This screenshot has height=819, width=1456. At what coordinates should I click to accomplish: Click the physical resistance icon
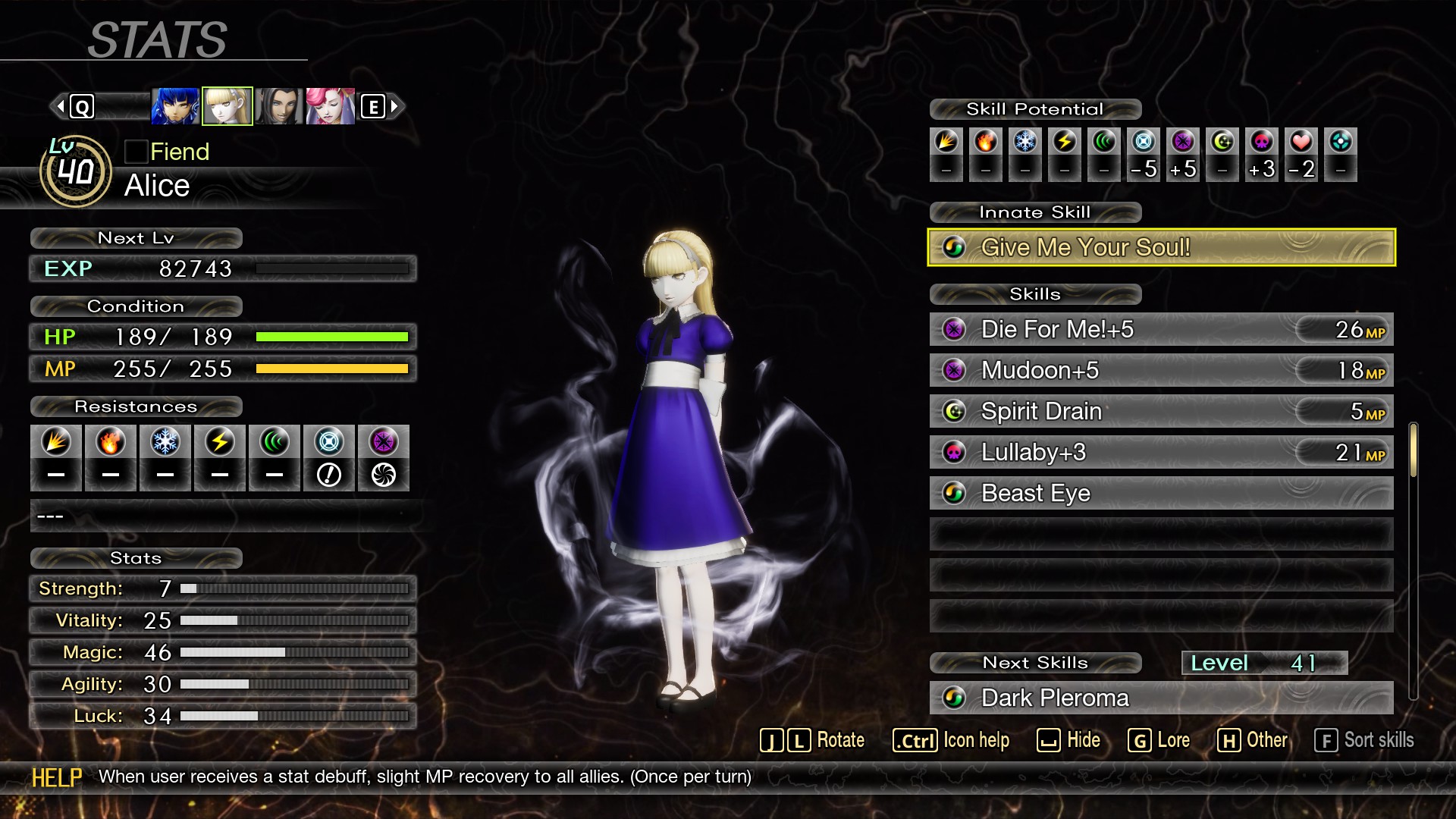(x=56, y=442)
